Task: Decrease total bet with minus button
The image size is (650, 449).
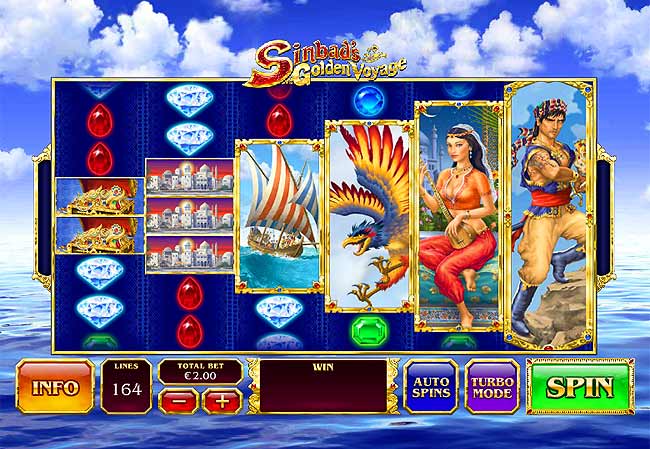Action: tap(176, 401)
